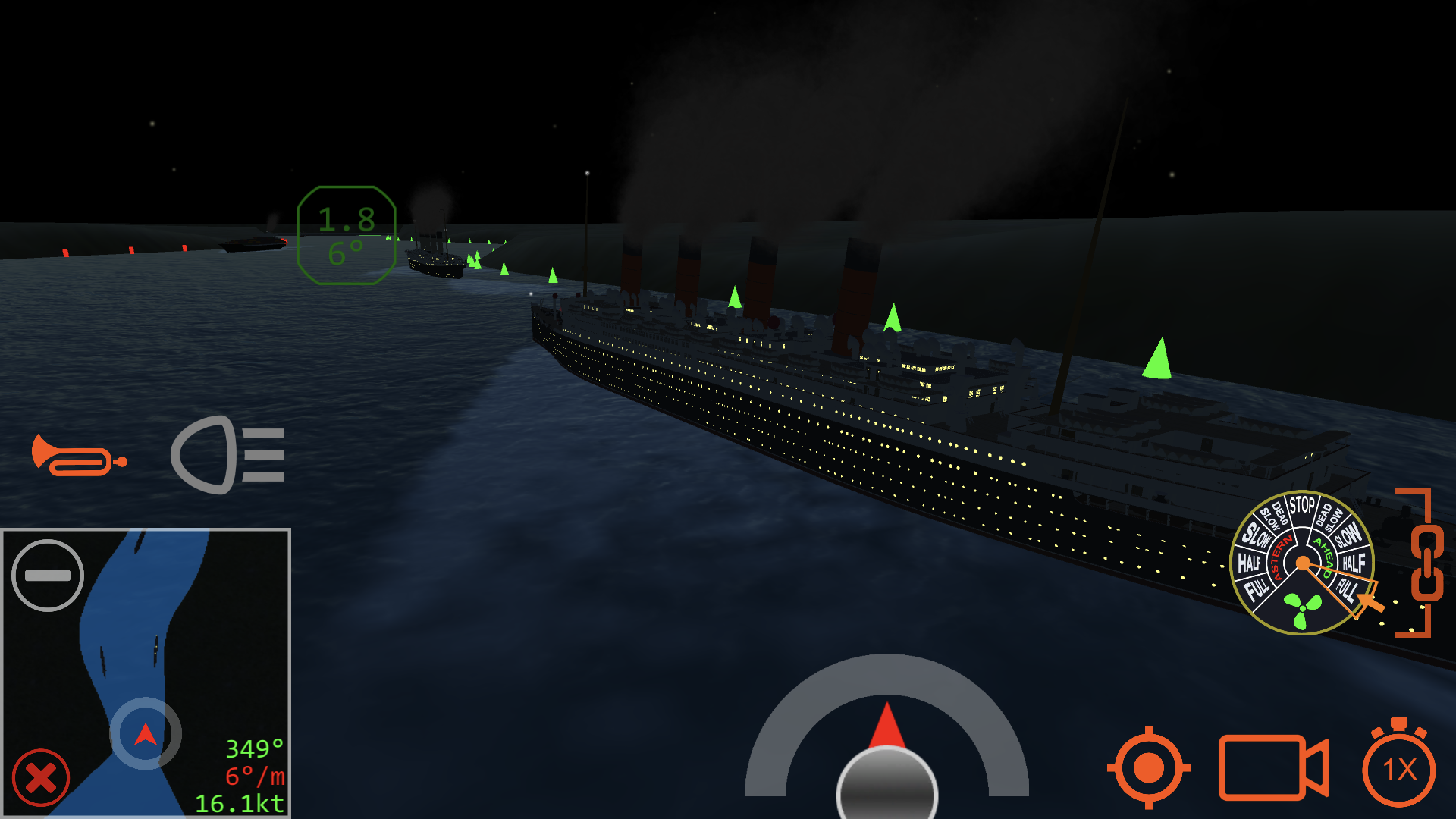
Task: Zoom out the minimap with the minus icon
Action: (49, 575)
